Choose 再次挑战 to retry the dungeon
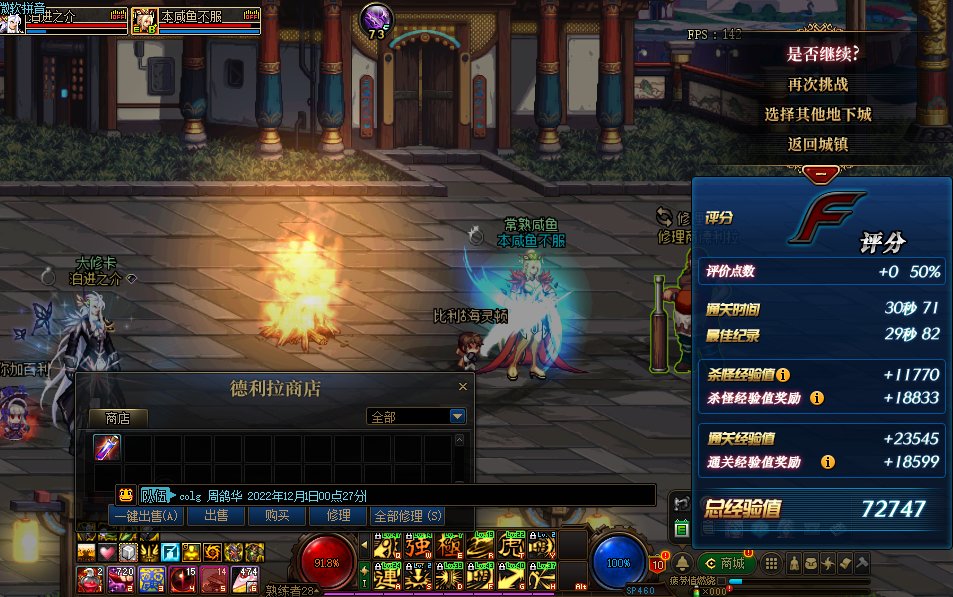The image size is (953, 597). pyautogui.click(x=817, y=84)
